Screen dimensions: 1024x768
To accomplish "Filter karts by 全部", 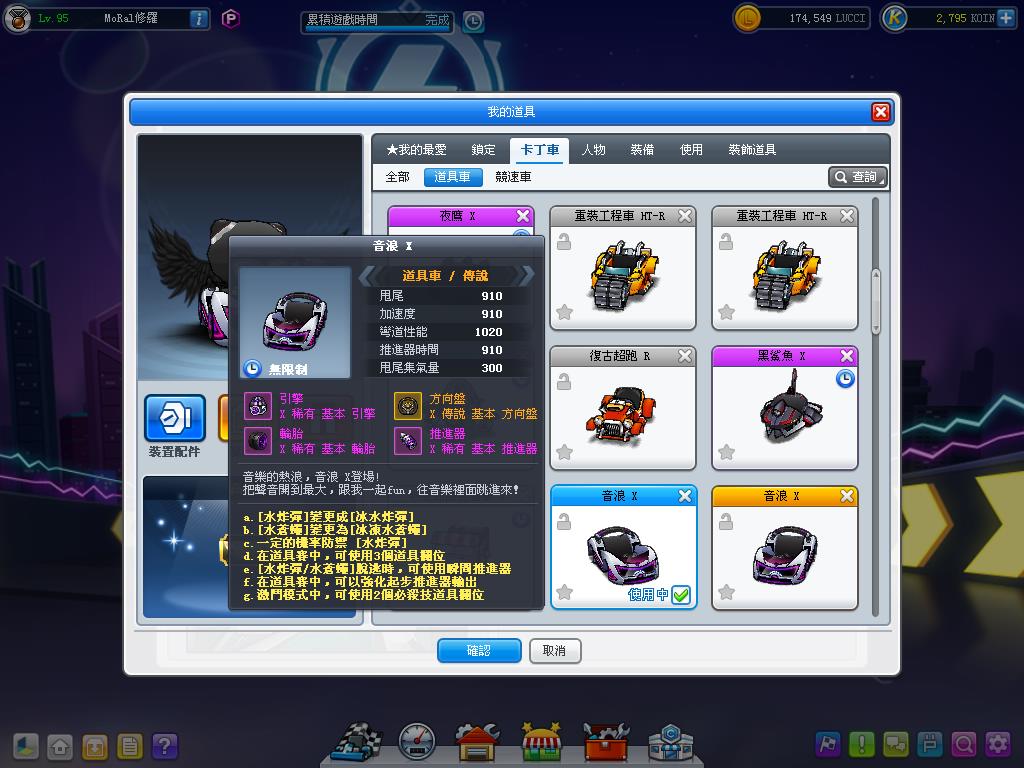I will click(x=397, y=177).
